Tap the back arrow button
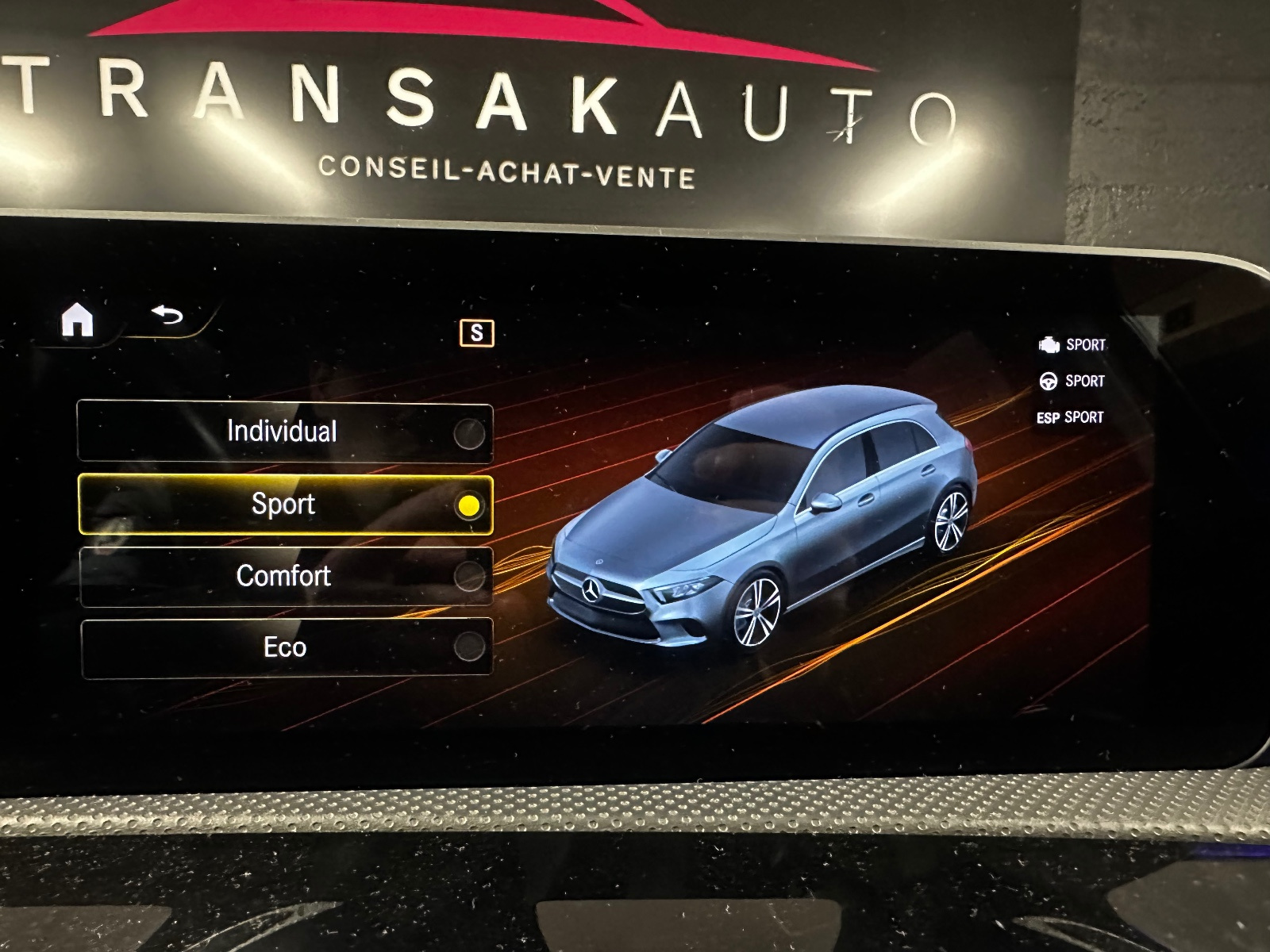 (167, 316)
